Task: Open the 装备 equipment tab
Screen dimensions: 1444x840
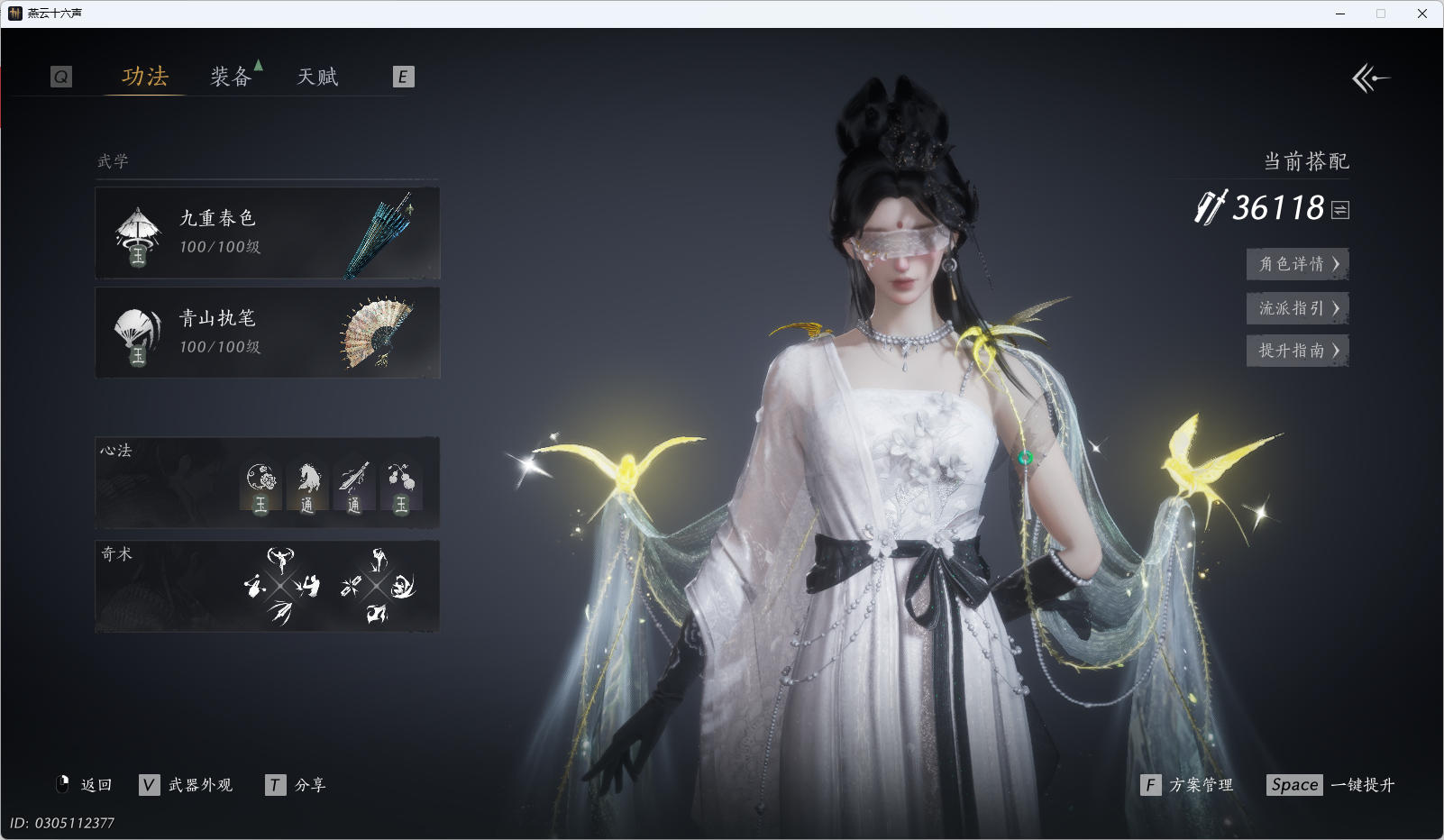Action: coord(231,77)
